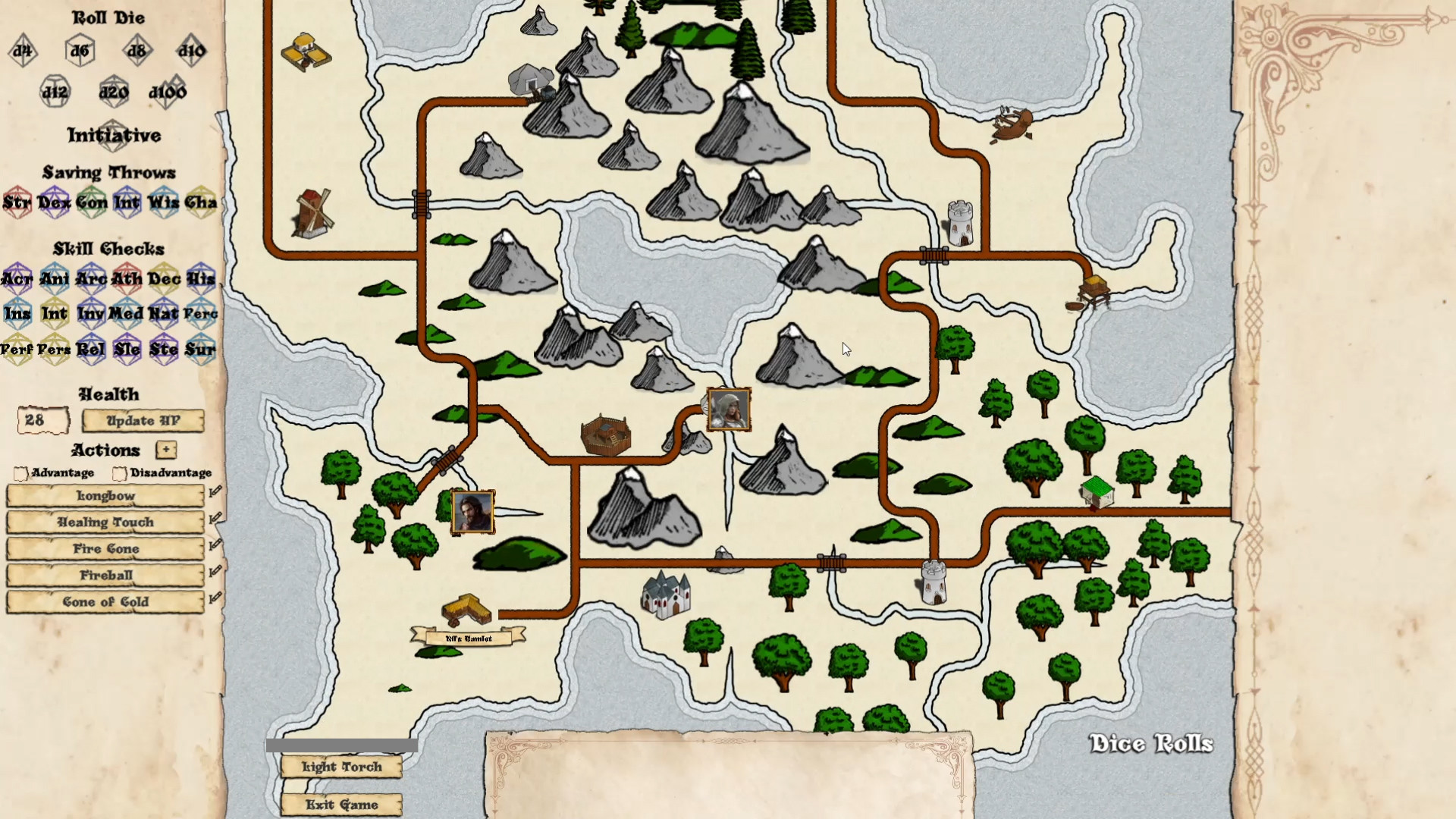Roll the Initiative die
Viewport: 1456px width, 819px height.
pyautogui.click(x=115, y=136)
